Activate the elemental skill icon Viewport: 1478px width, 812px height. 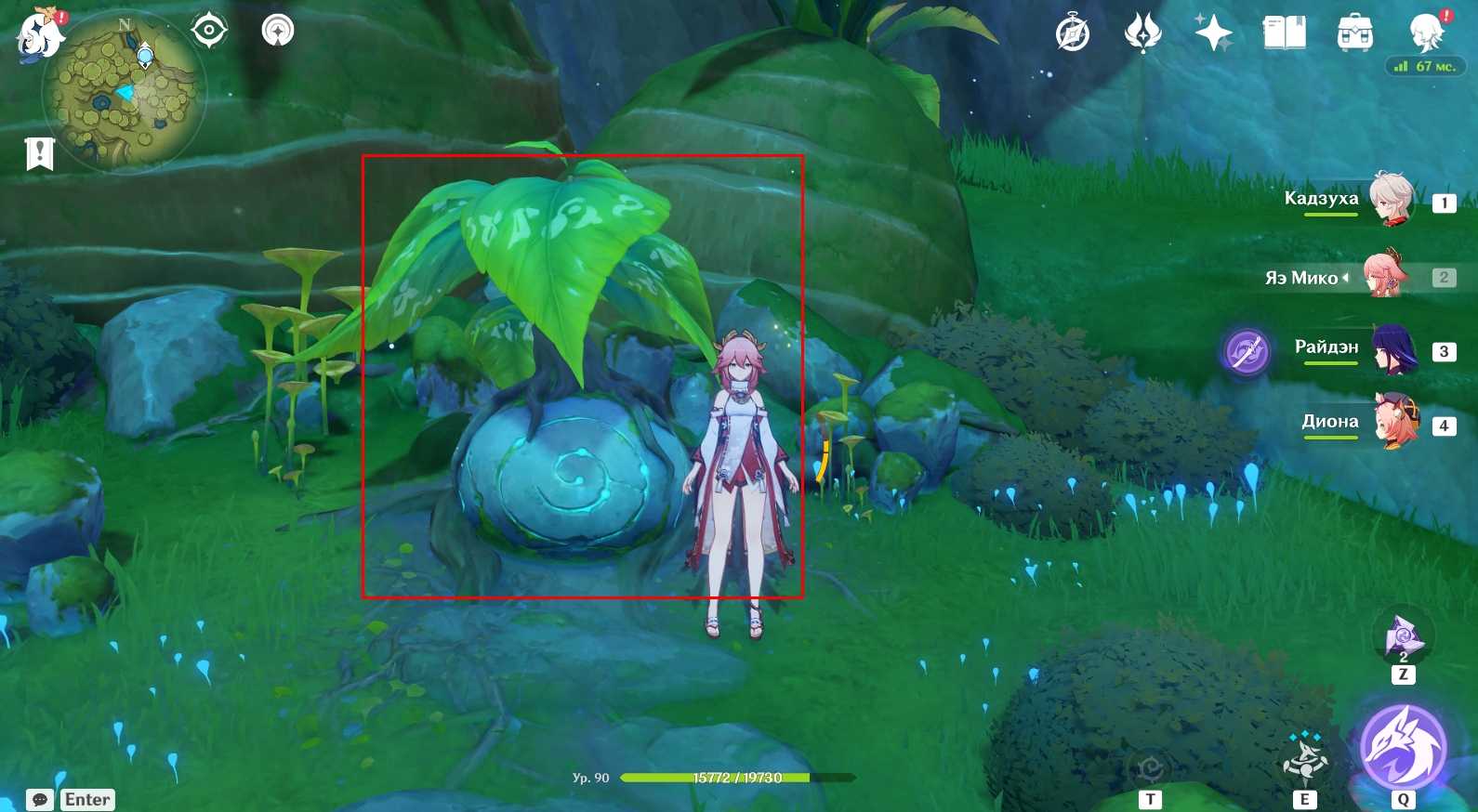[x=1305, y=760]
